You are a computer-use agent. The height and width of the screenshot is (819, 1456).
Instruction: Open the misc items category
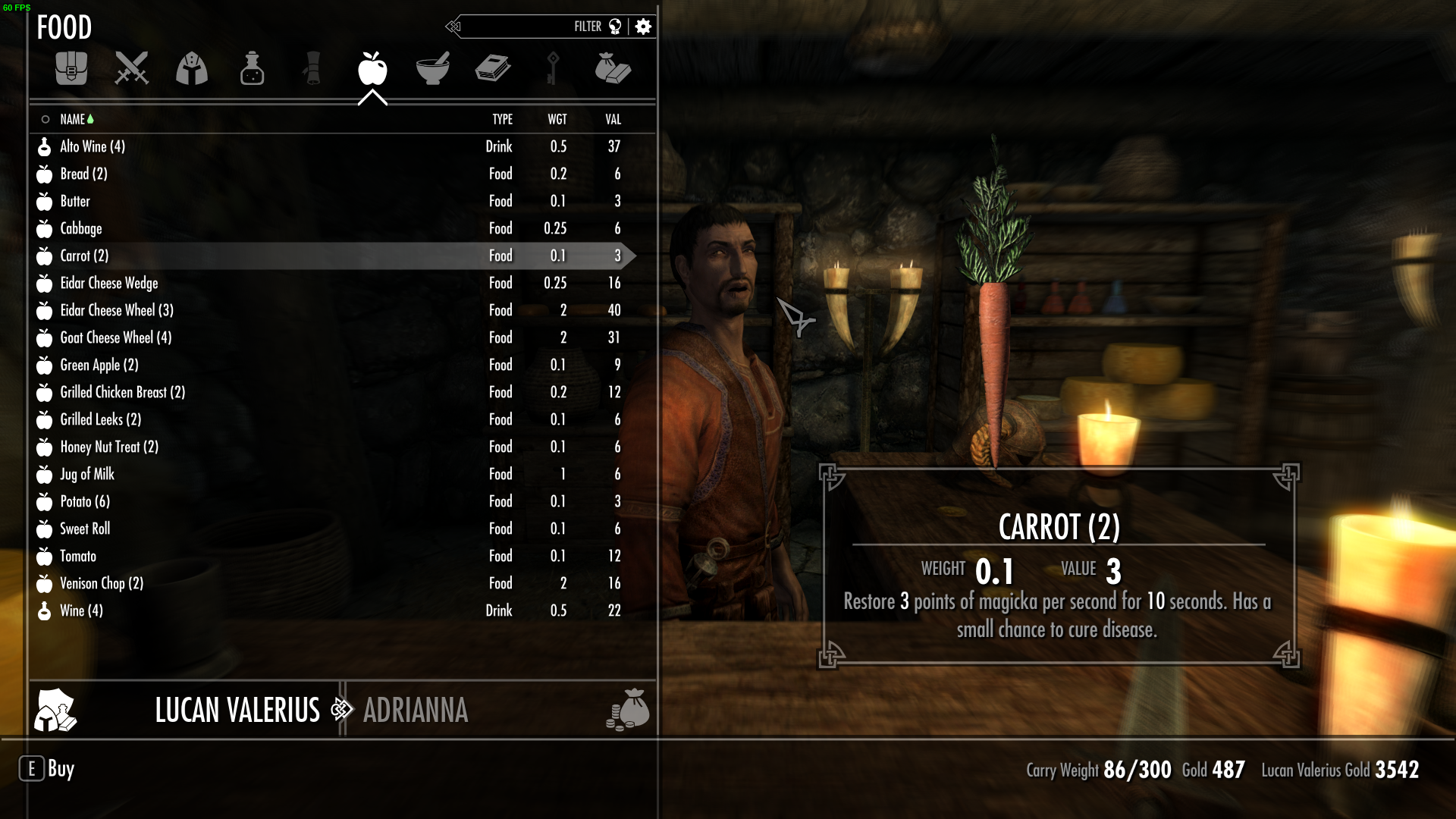(x=613, y=69)
